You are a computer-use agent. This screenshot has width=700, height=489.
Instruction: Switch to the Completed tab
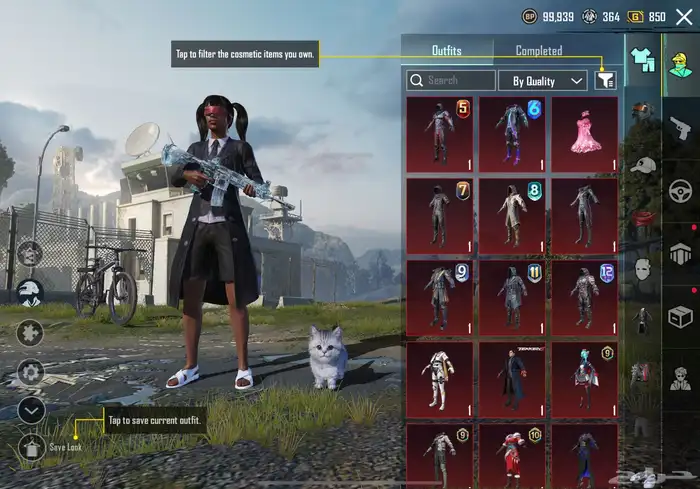[538, 50]
